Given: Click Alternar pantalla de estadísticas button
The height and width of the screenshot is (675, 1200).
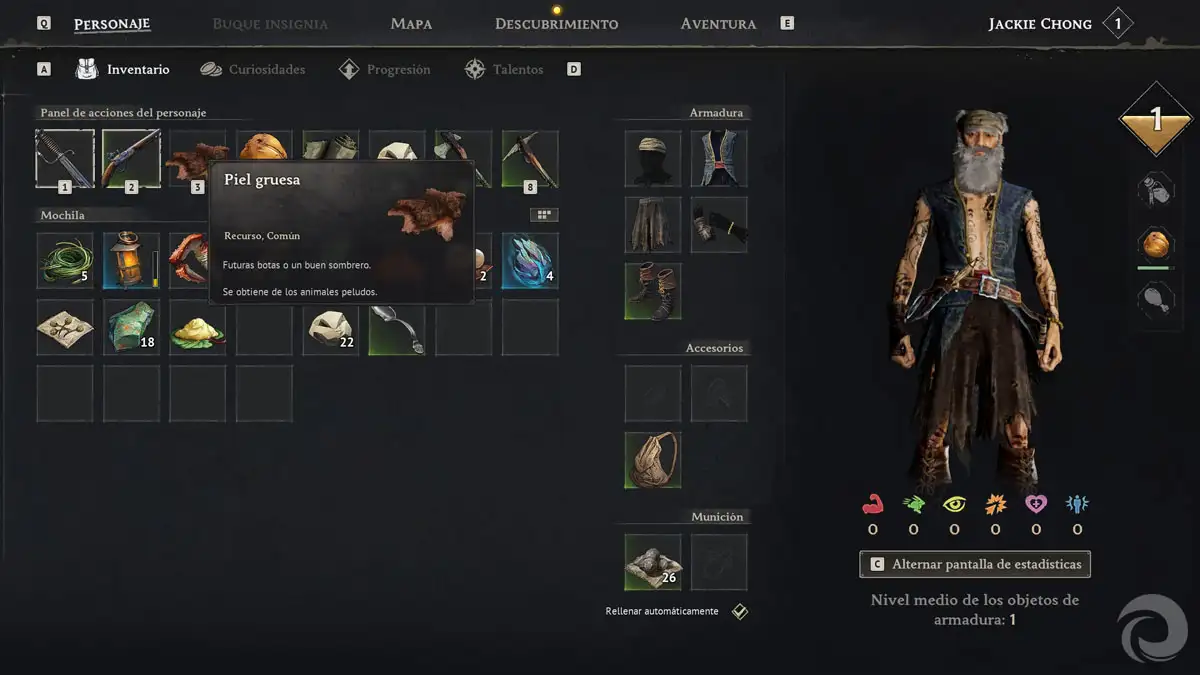Looking at the screenshot, I should click(x=975, y=564).
